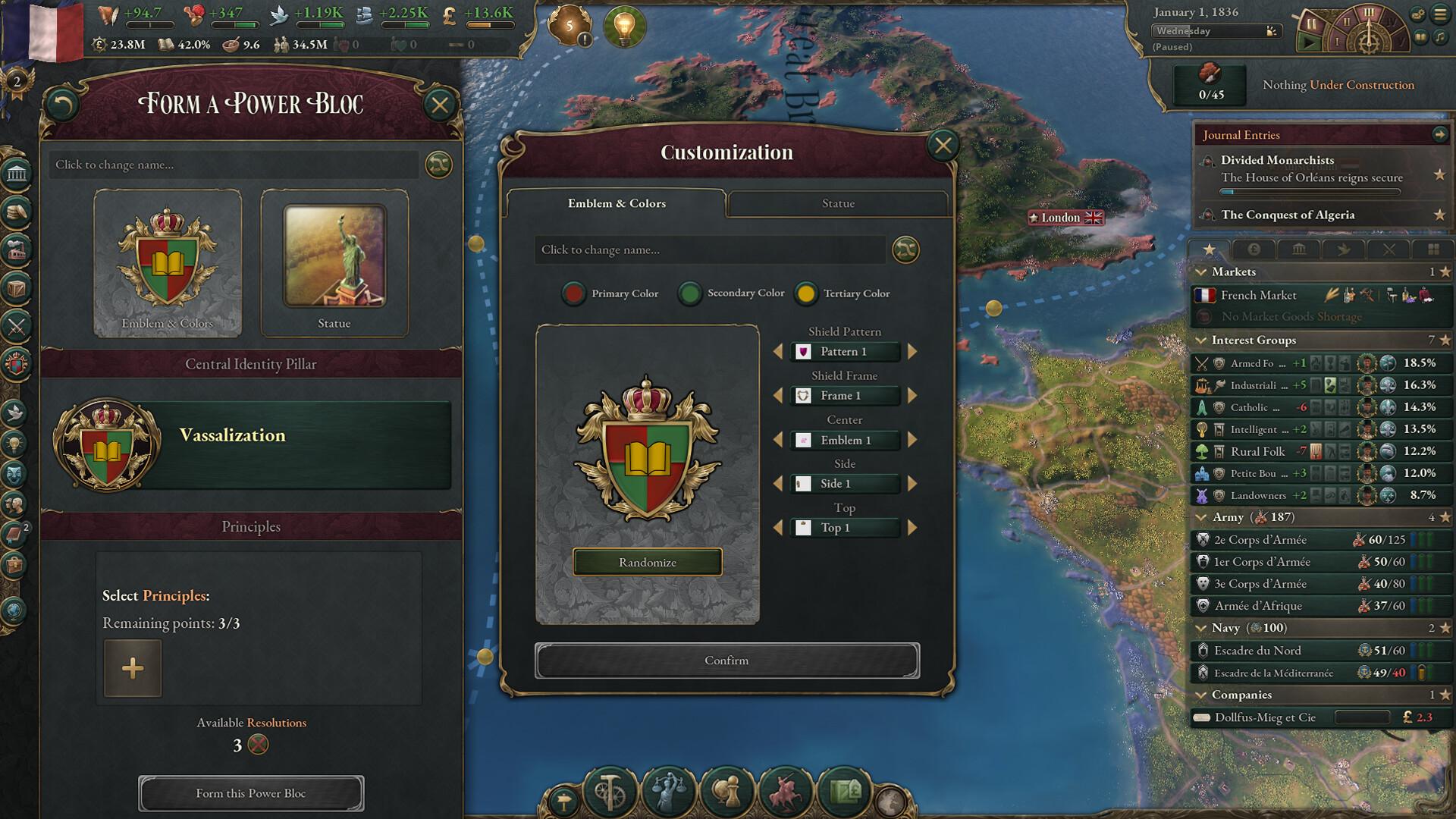Click Form this Power Bloc
1456x819 pixels.
[x=251, y=793]
